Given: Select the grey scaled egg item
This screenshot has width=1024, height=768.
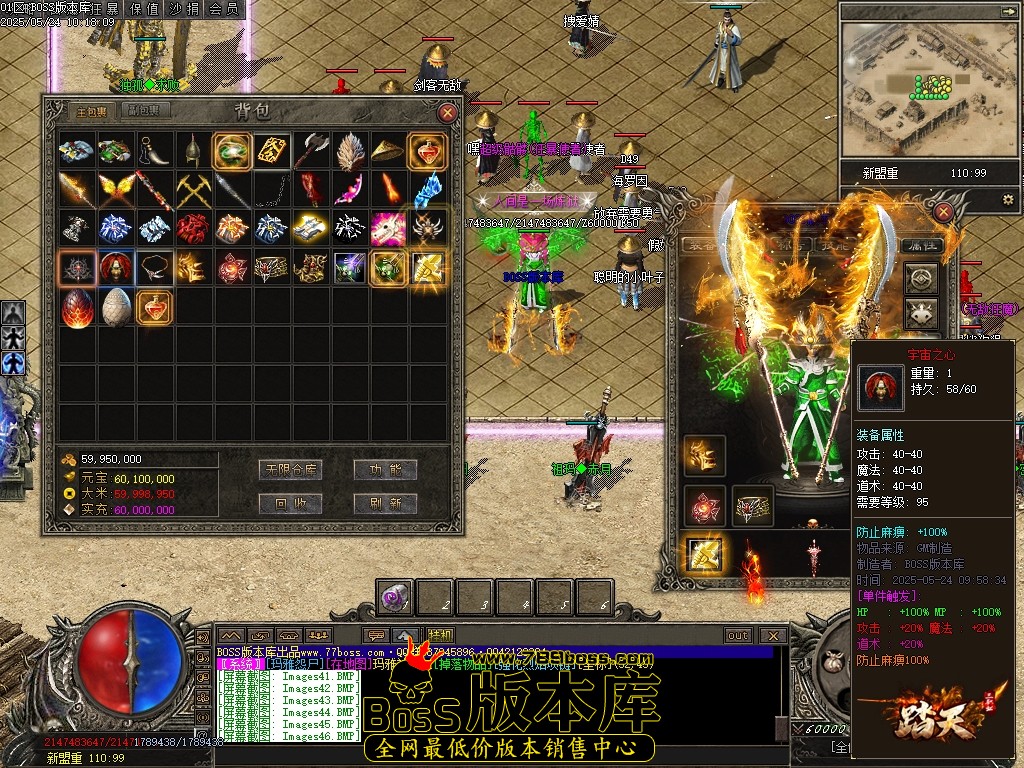Looking at the screenshot, I should pos(116,308).
